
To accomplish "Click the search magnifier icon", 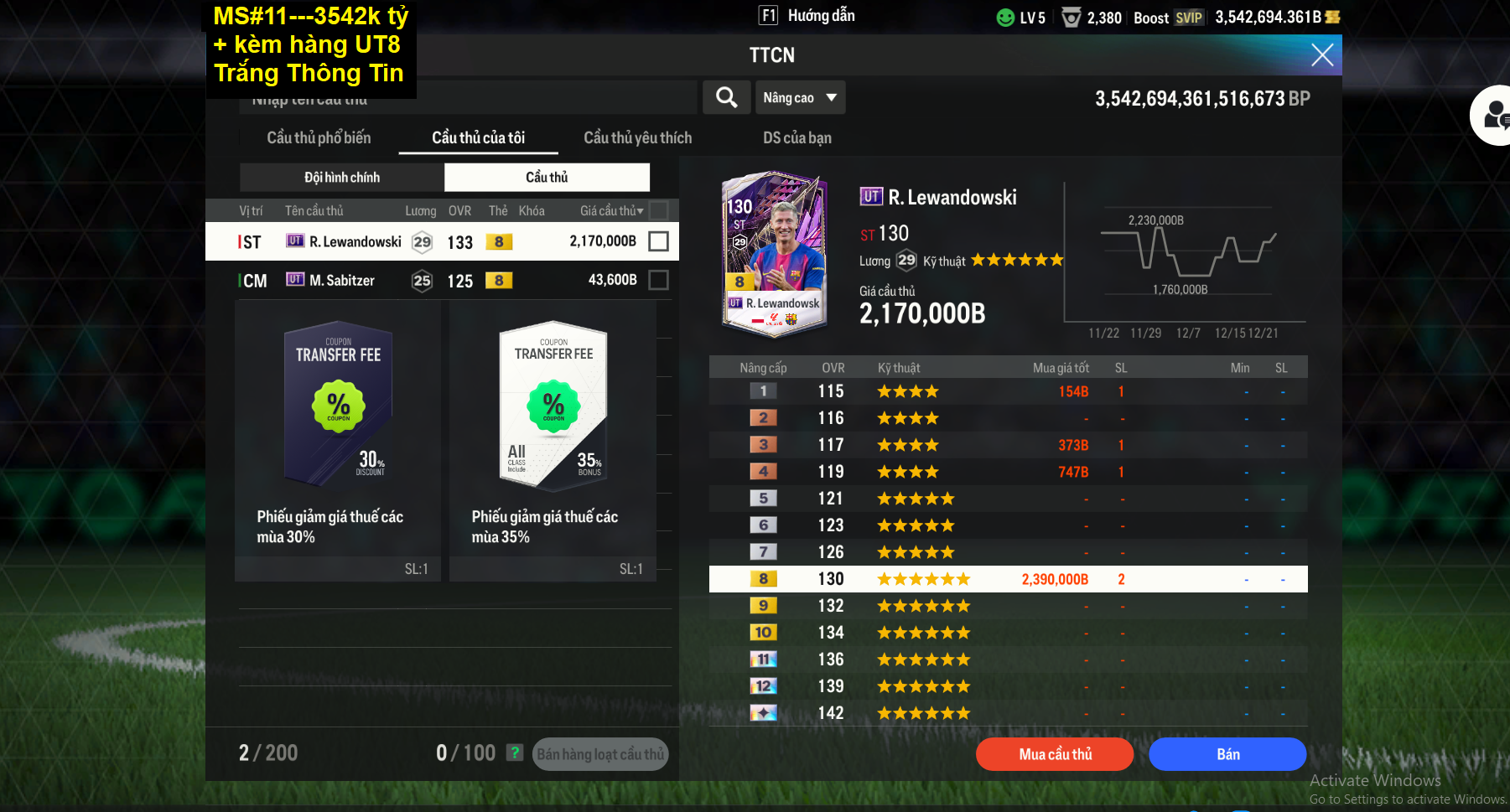I will 726,97.
